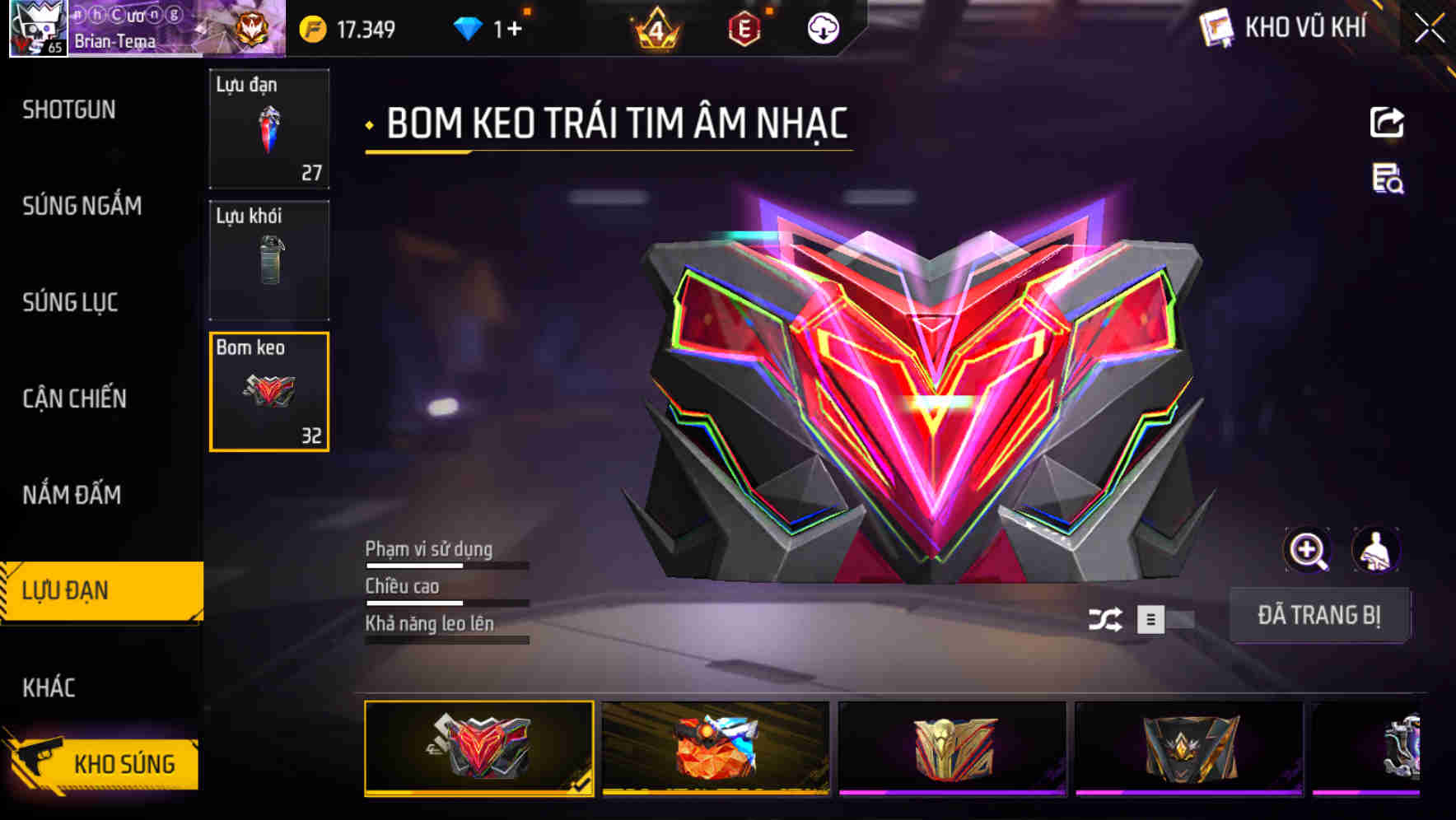Open the KHÁC category tab

pos(51,686)
